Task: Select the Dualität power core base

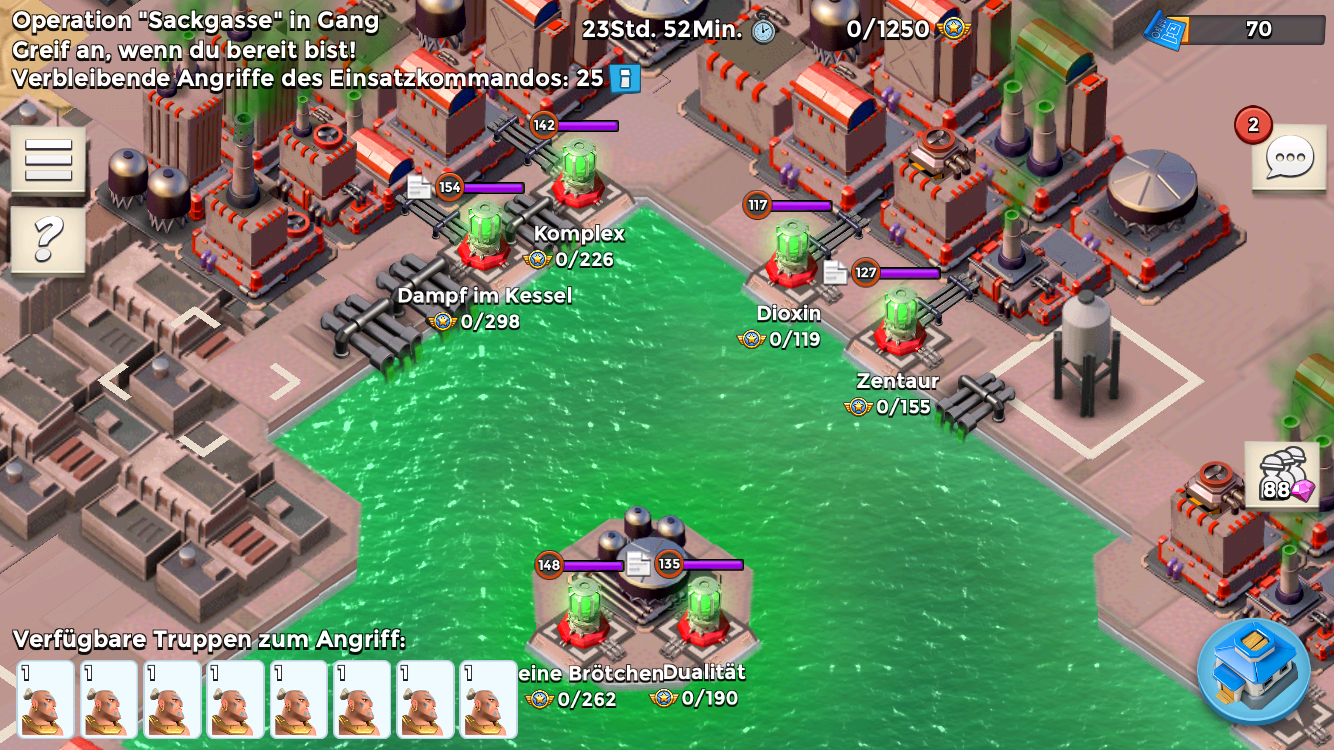Action: [x=703, y=609]
